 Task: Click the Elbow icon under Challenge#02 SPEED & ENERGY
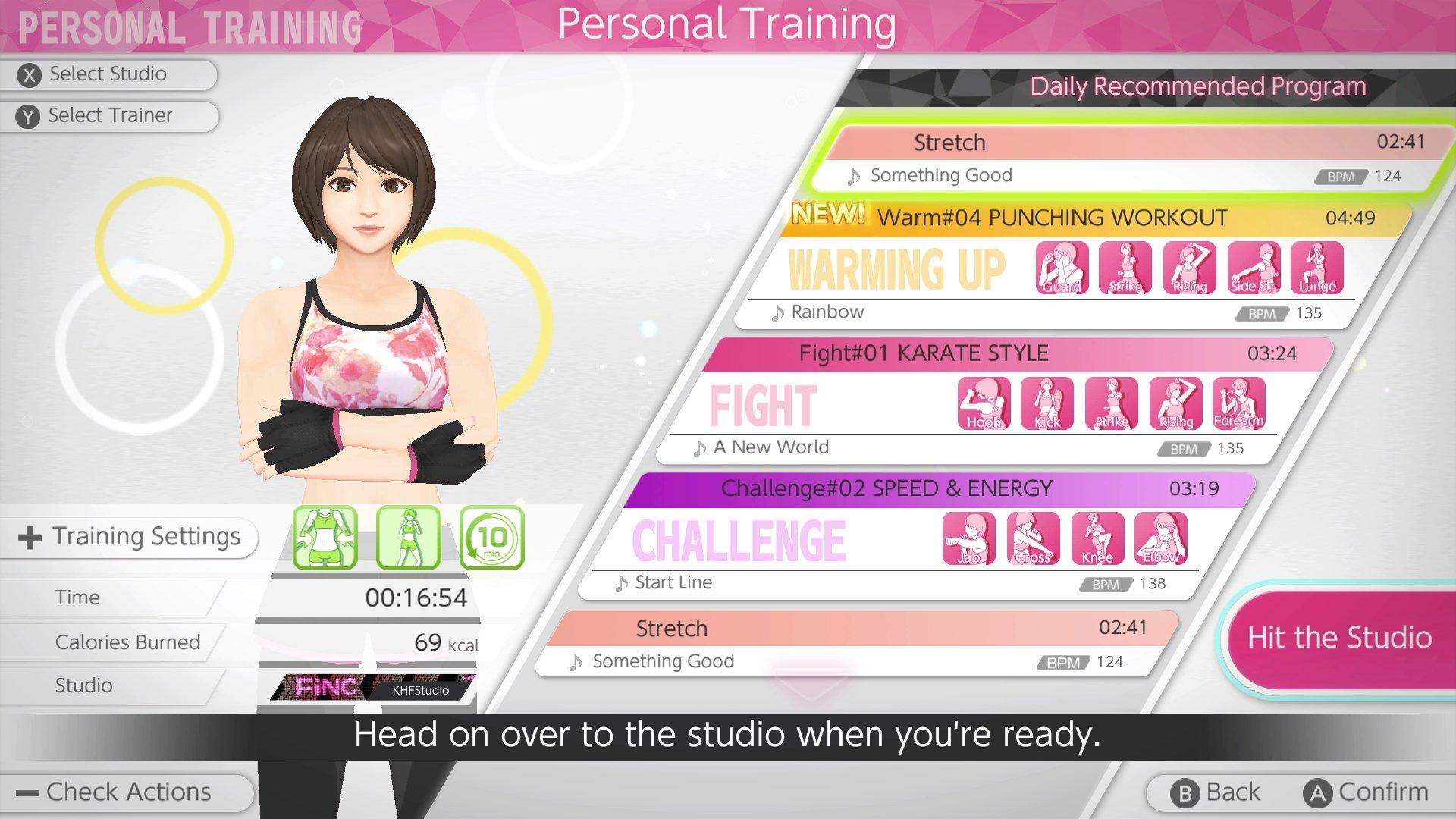(1161, 538)
